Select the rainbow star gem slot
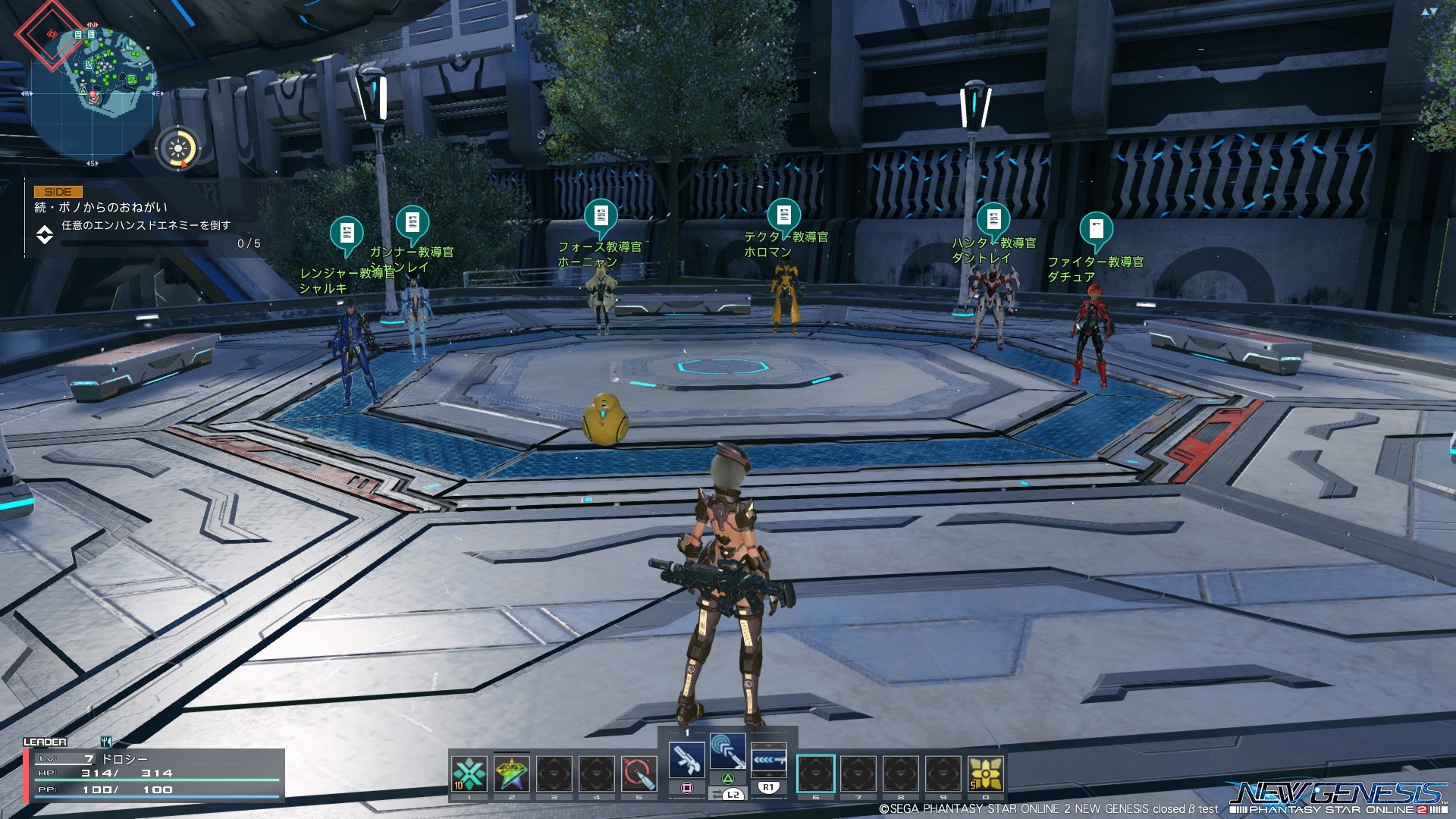 pos(512,773)
